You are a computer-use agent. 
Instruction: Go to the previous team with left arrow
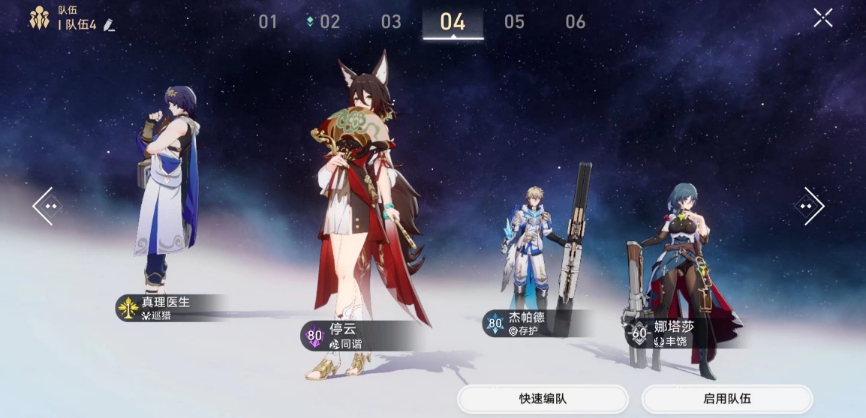click(46, 206)
